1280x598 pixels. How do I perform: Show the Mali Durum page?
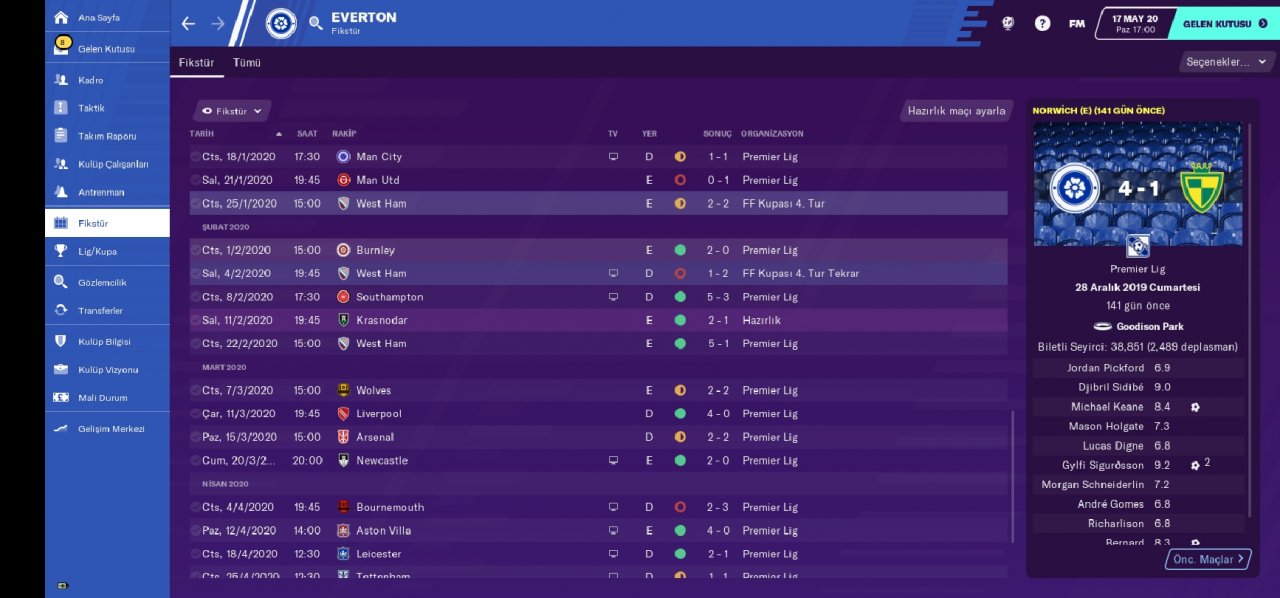coord(103,398)
